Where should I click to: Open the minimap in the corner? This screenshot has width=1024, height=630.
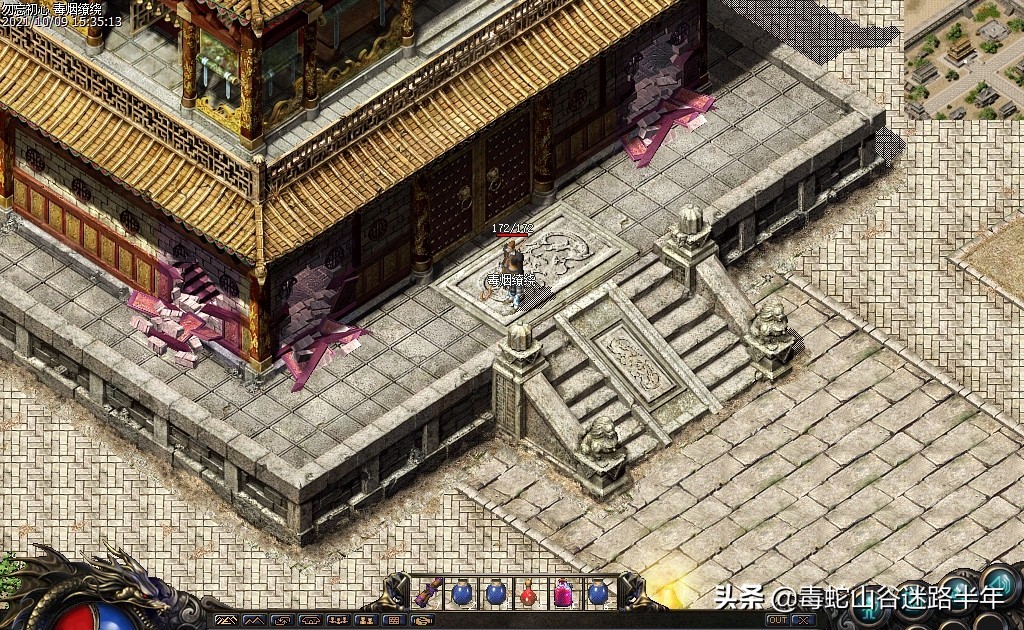point(963,59)
